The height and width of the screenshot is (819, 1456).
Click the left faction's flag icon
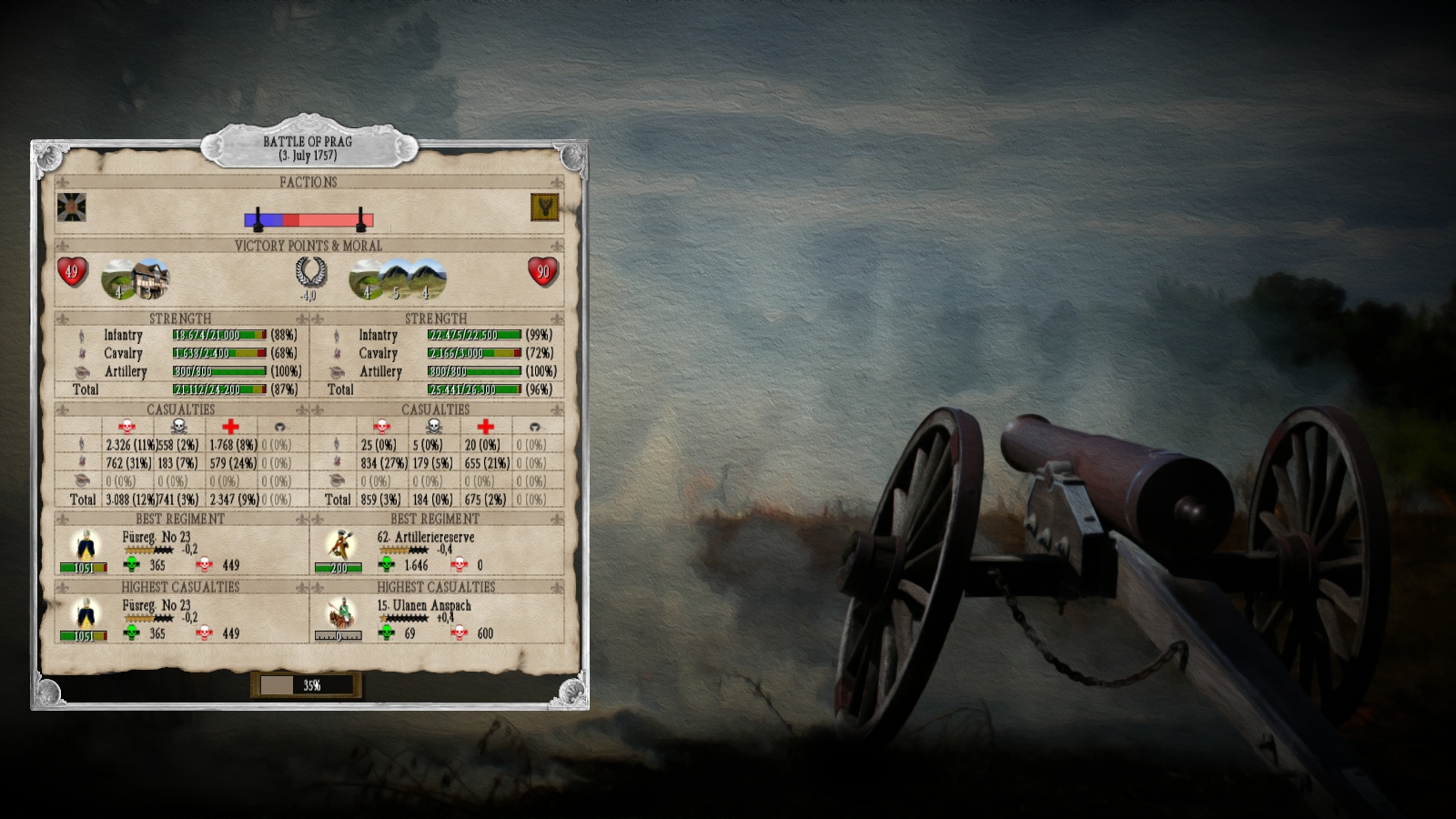tap(71, 208)
